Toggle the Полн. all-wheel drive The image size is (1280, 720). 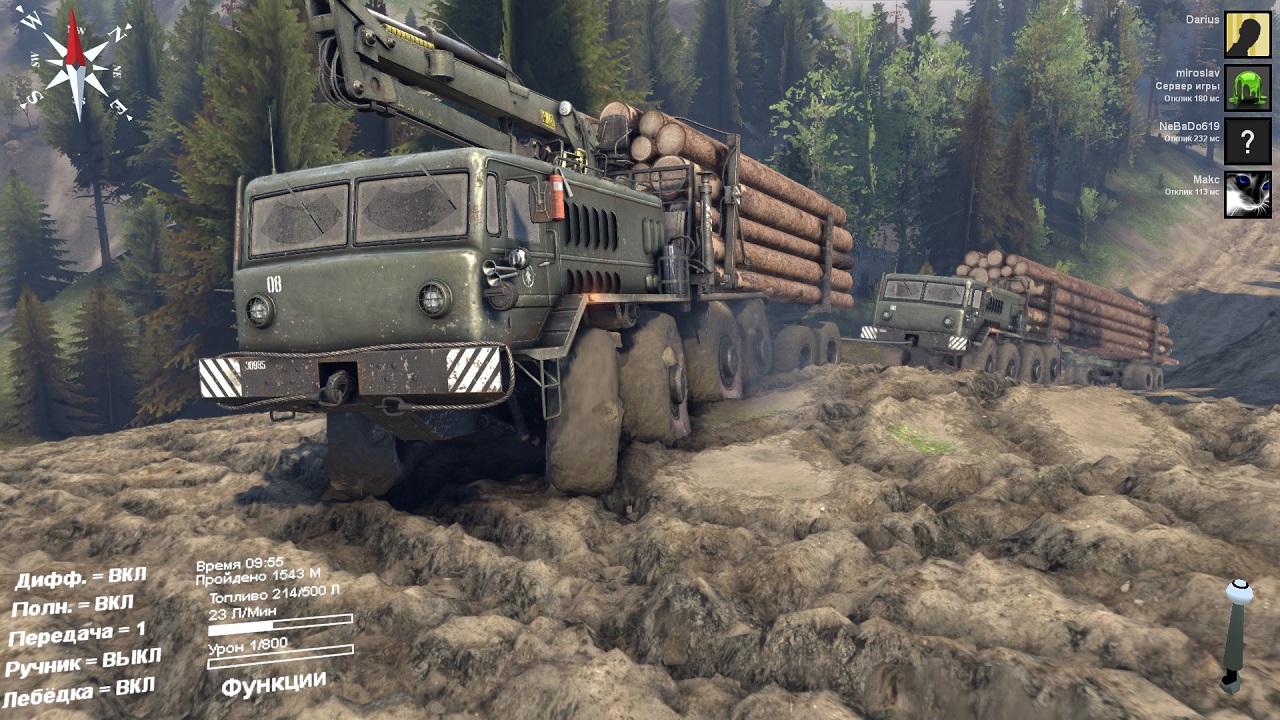(72, 606)
